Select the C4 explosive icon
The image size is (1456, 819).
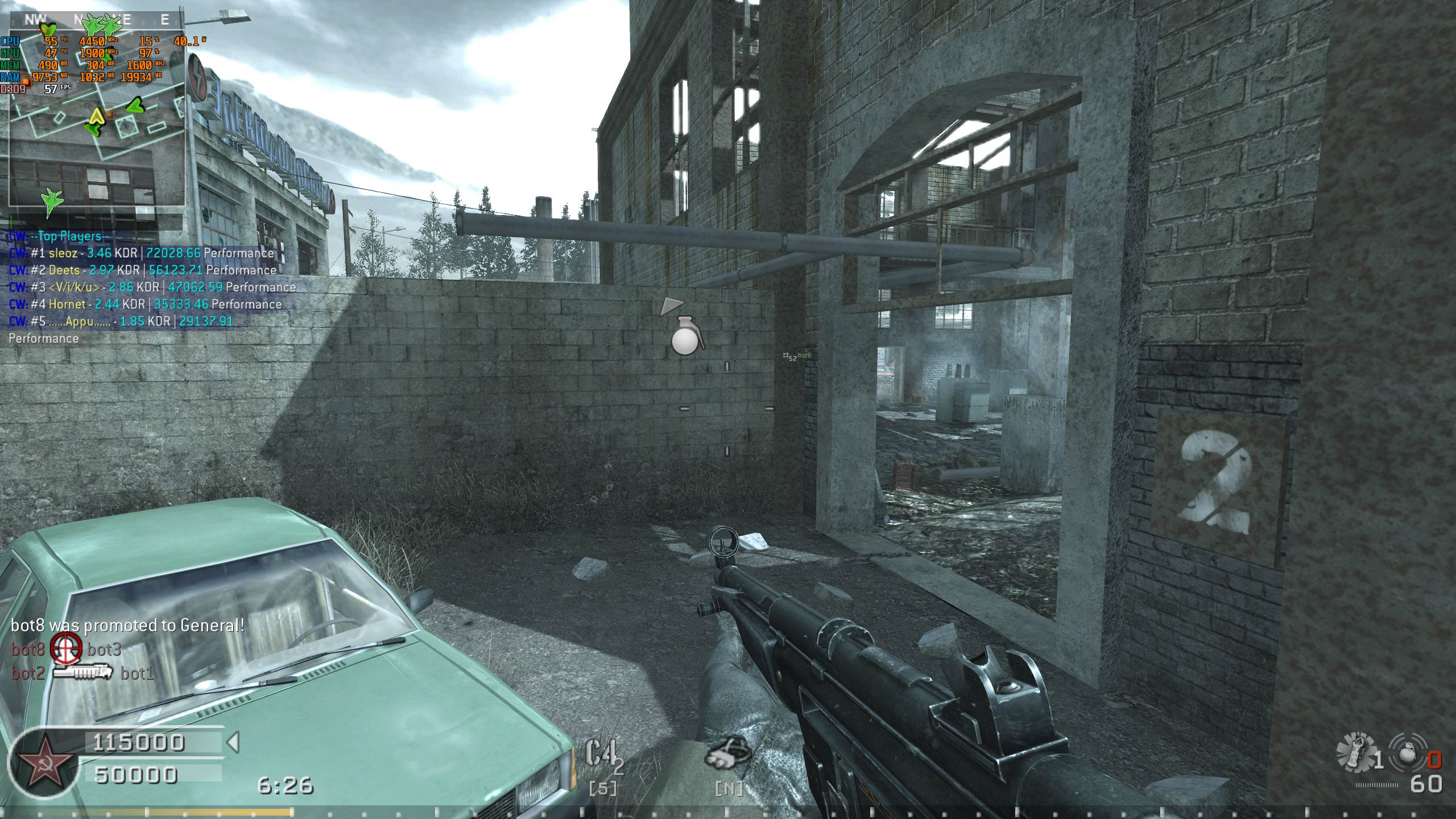click(x=602, y=756)
